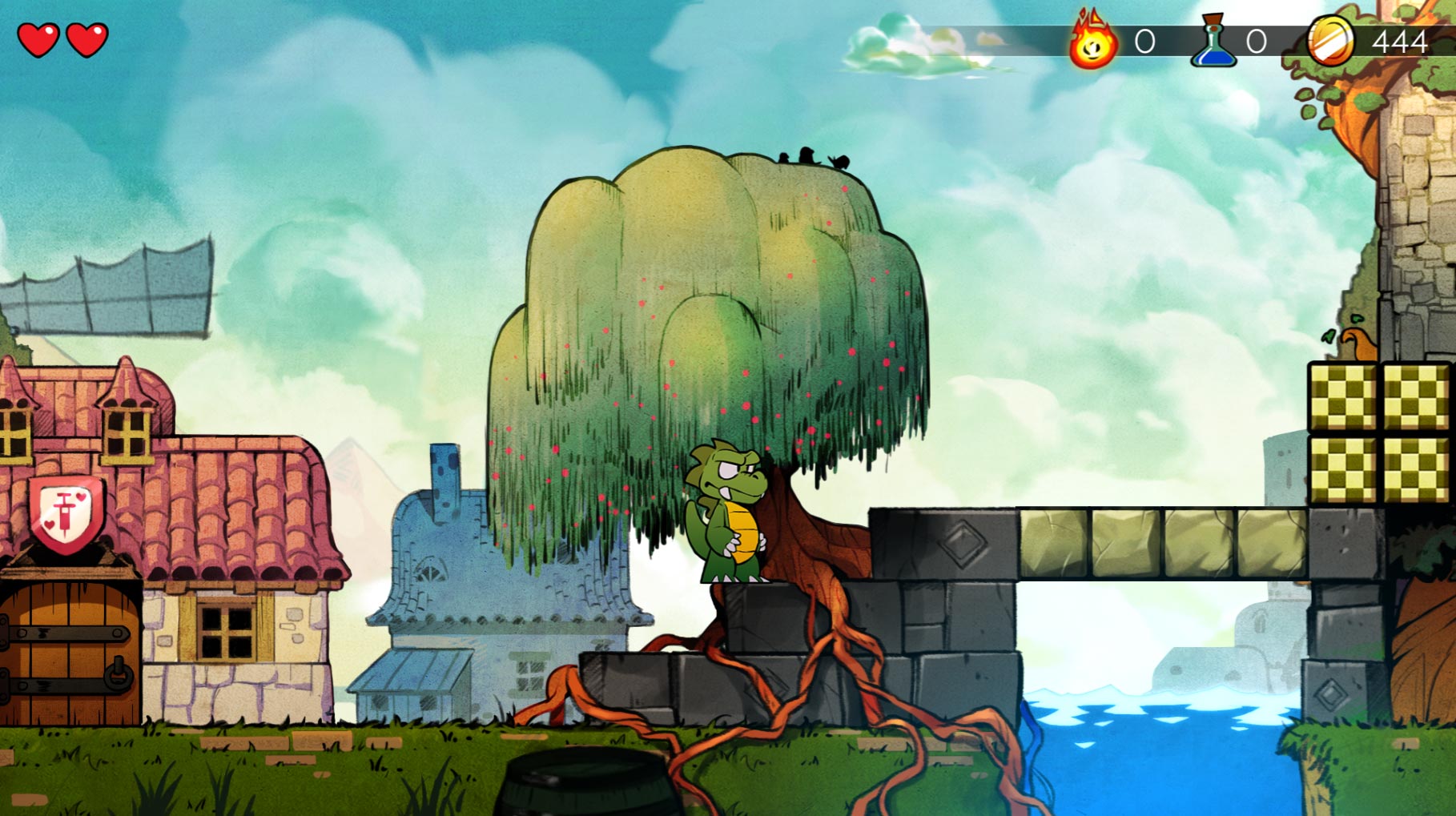
Task: Select the fireball item icon
Action: [1093, 42]
